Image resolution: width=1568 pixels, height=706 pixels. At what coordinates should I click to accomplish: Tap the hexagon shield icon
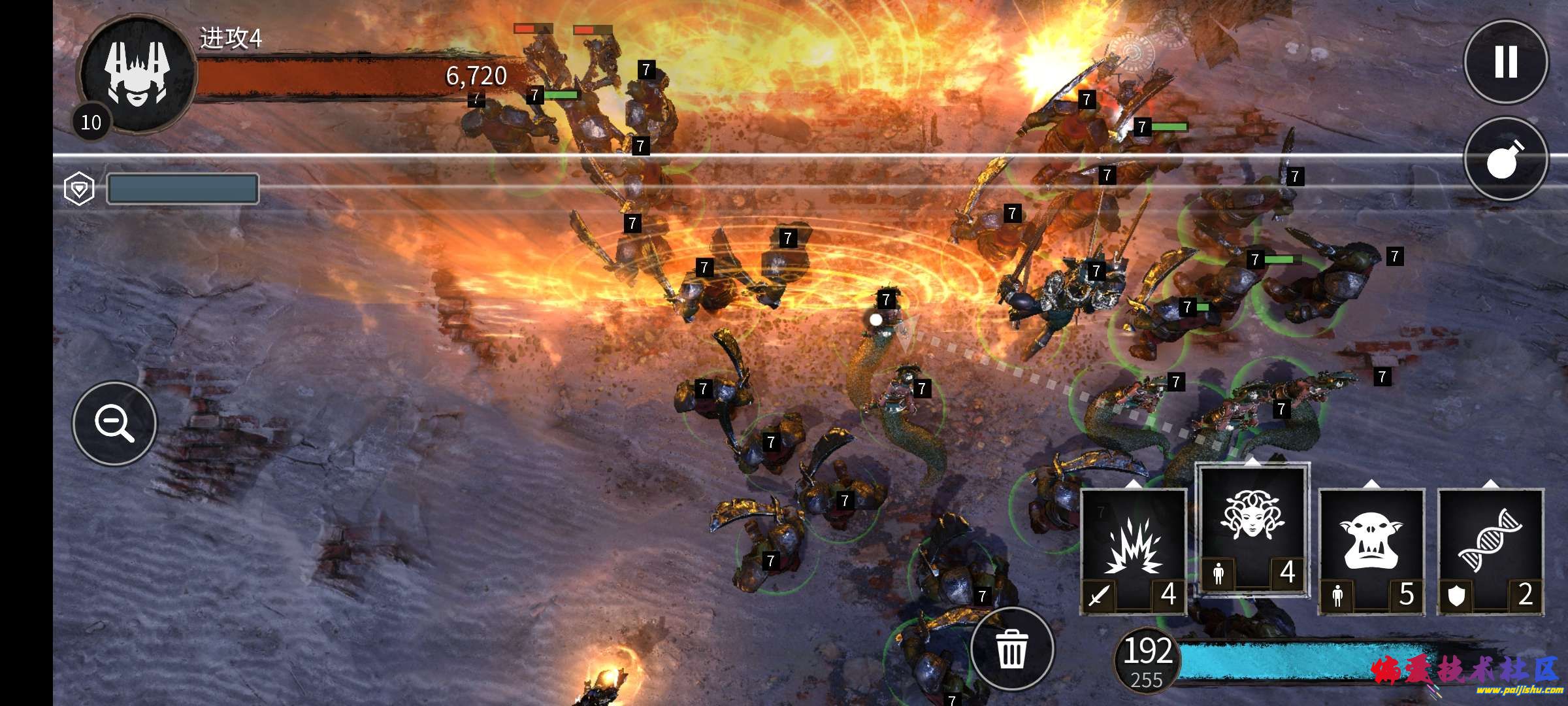point(79,189)
